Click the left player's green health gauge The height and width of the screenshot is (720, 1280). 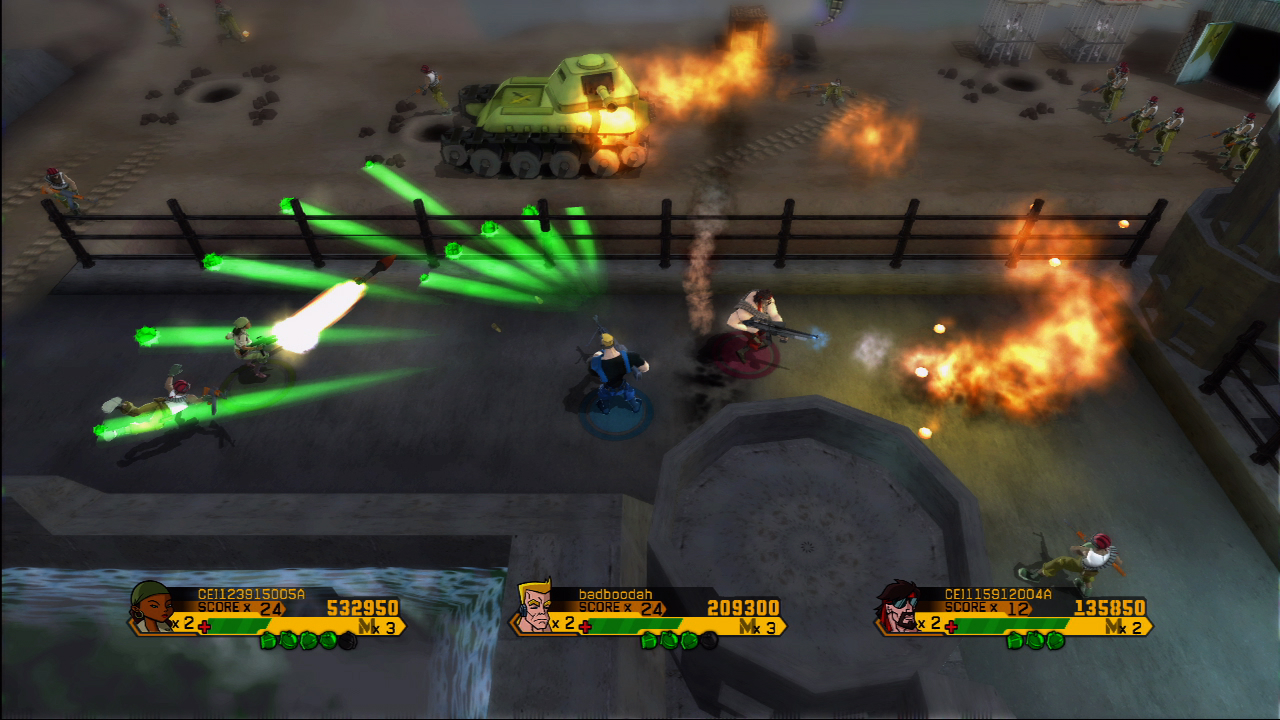click(240, 625)
